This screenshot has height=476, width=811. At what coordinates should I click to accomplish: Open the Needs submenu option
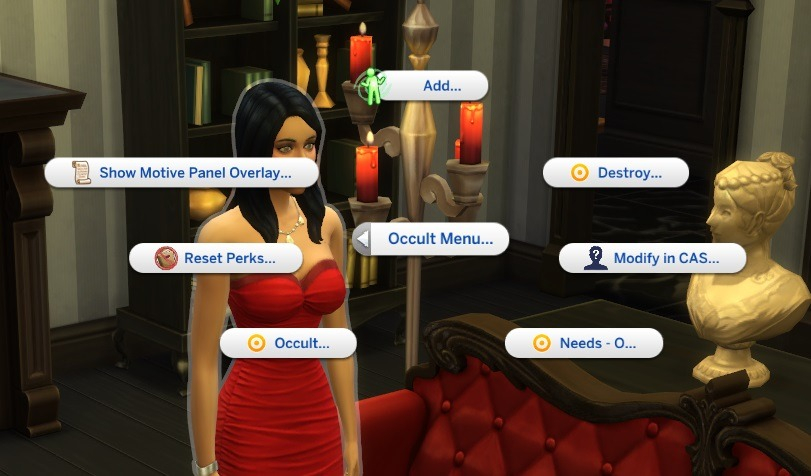(584, 343)
